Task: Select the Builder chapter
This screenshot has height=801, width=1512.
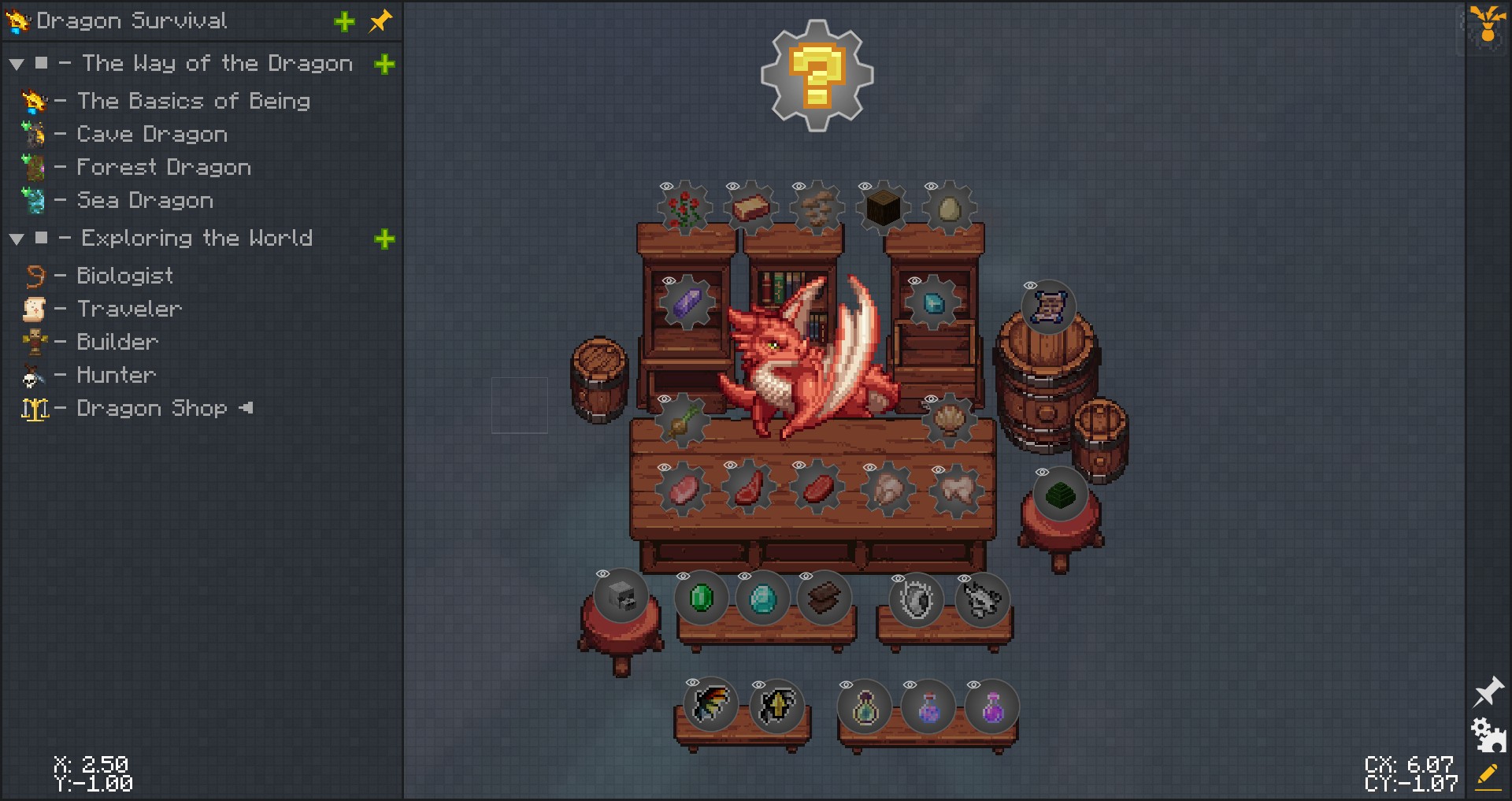Action: (x=117, y=342)
